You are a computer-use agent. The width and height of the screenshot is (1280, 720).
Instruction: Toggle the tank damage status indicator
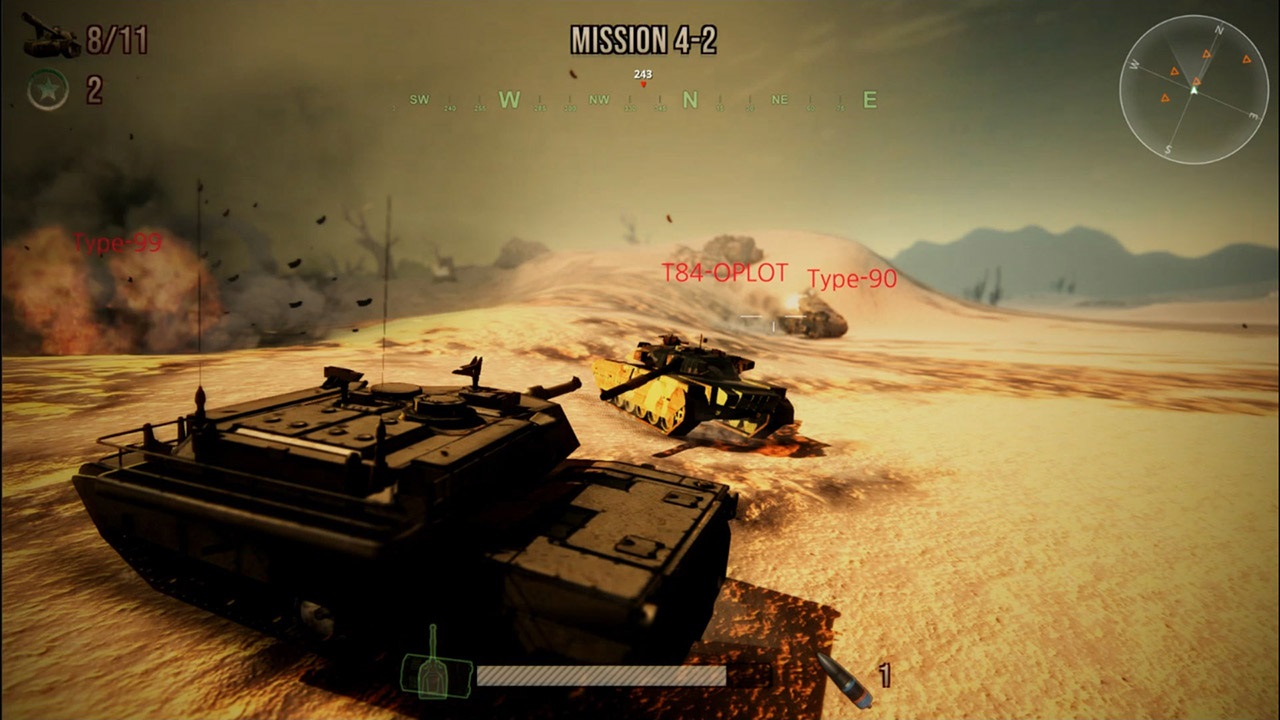tap(434, 674)
